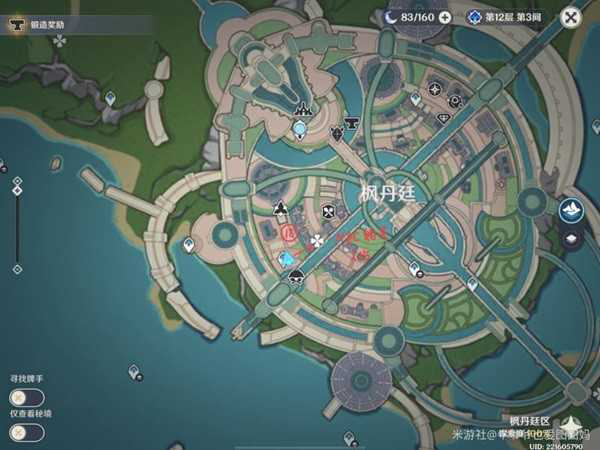Close the map with the X button
Viewport: 600px width, 450px height.
pos(571,17)
